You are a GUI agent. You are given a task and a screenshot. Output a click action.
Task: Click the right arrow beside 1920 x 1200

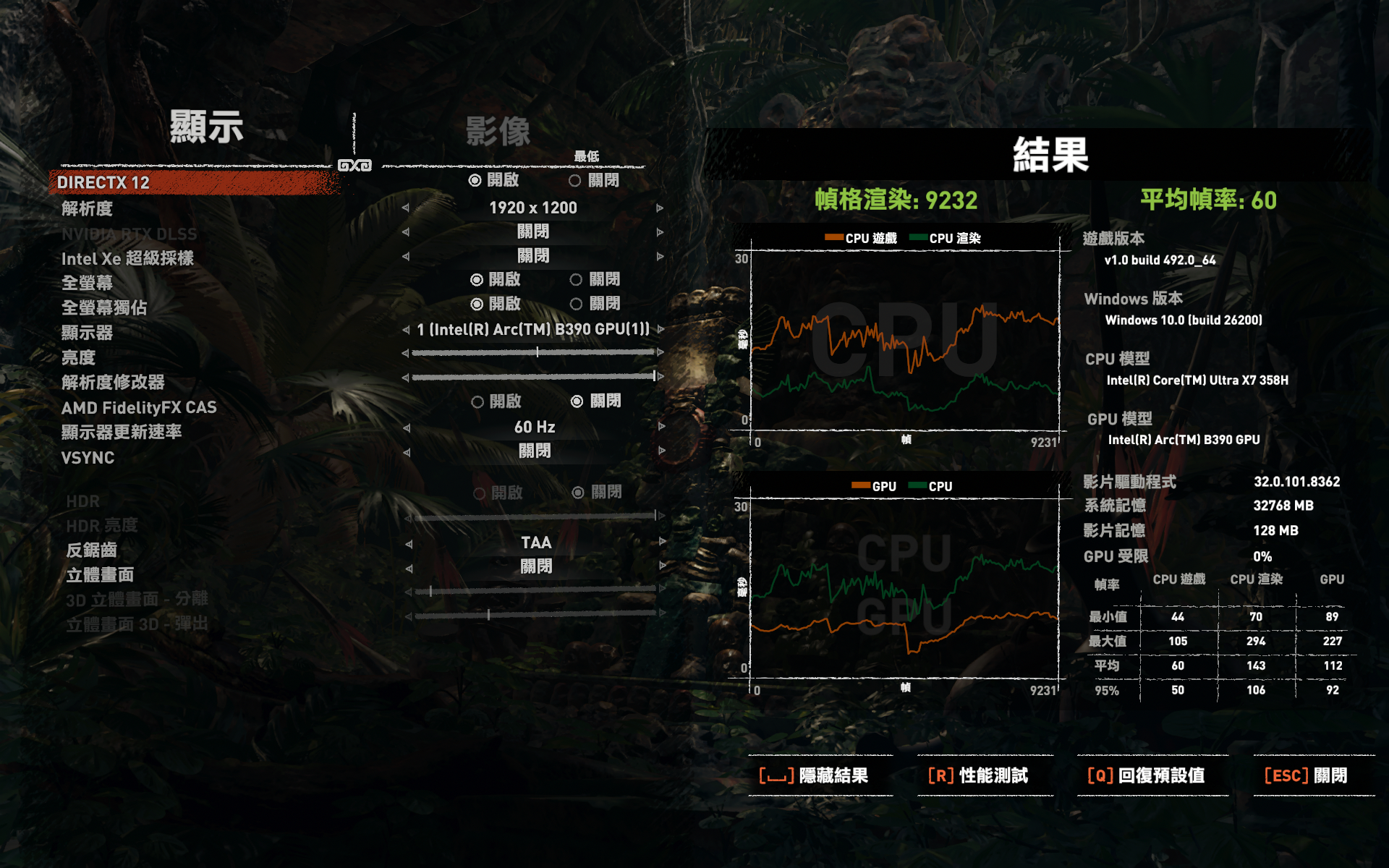(x=660, y=208)
